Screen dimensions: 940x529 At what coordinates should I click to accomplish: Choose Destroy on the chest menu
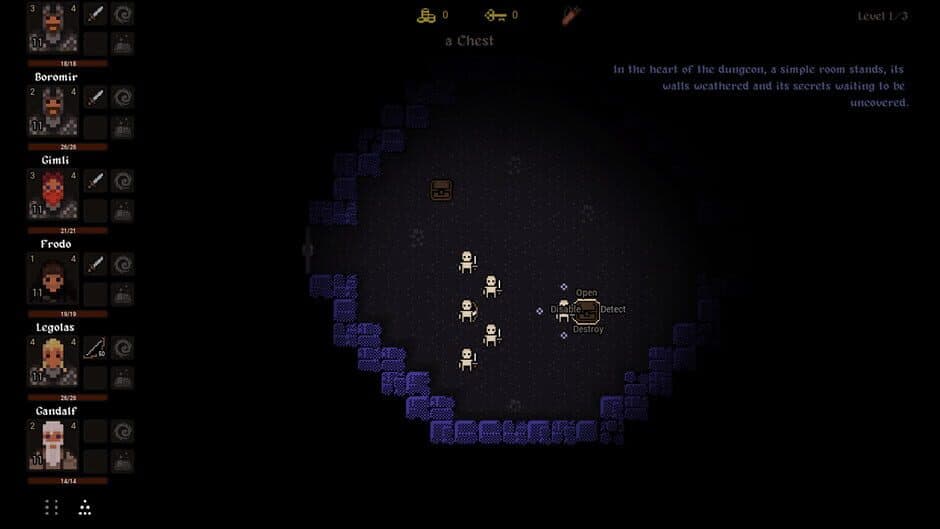point(588,329)
